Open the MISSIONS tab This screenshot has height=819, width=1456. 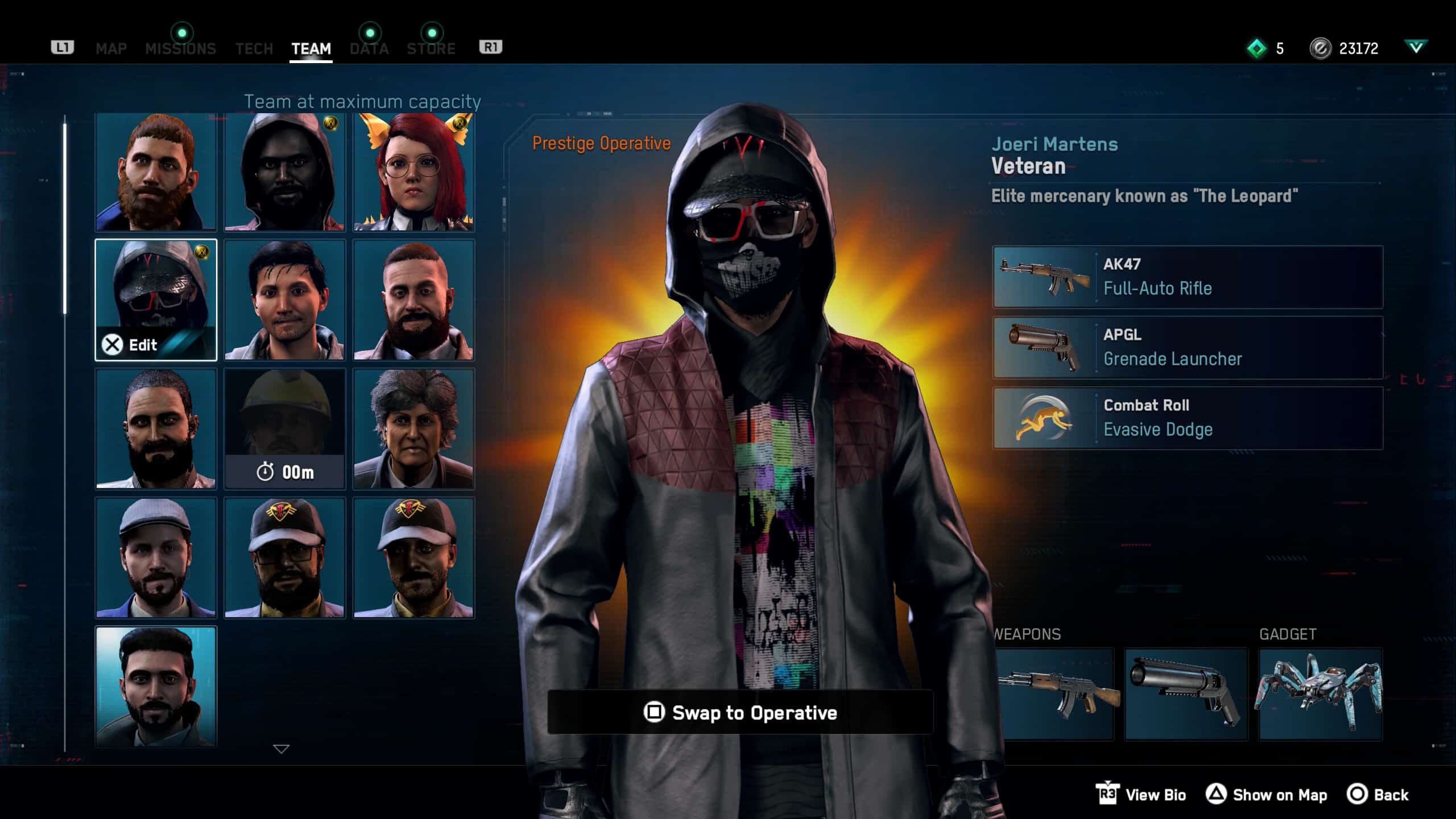pyautogui.click(x=180, y=49)
